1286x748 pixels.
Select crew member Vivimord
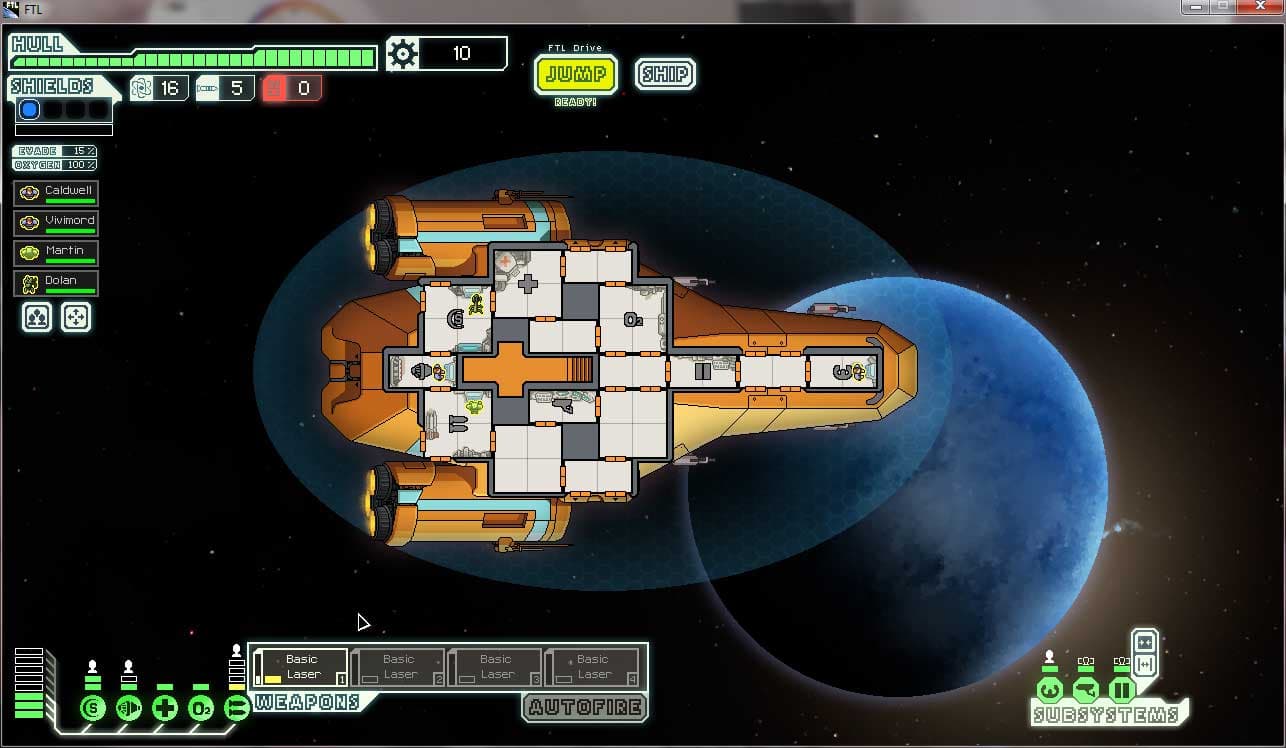pyautogui.click(x=56, y=222)
